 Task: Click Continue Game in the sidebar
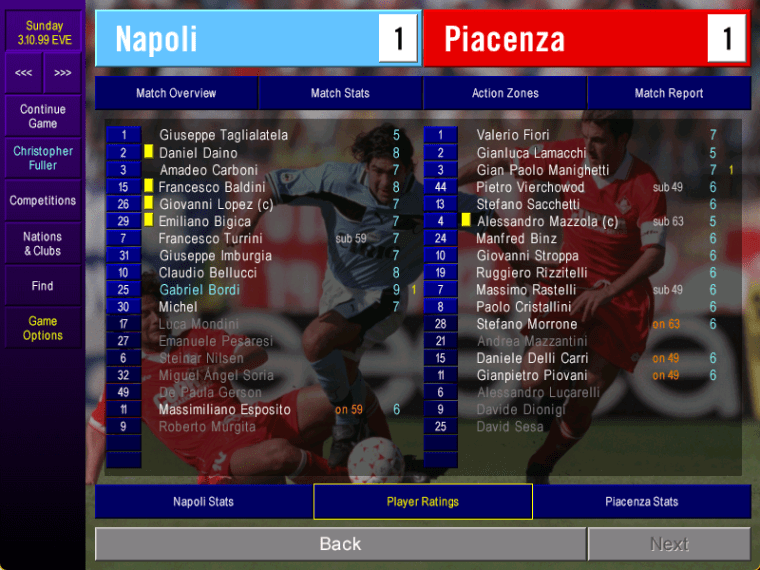coord(43,116)
